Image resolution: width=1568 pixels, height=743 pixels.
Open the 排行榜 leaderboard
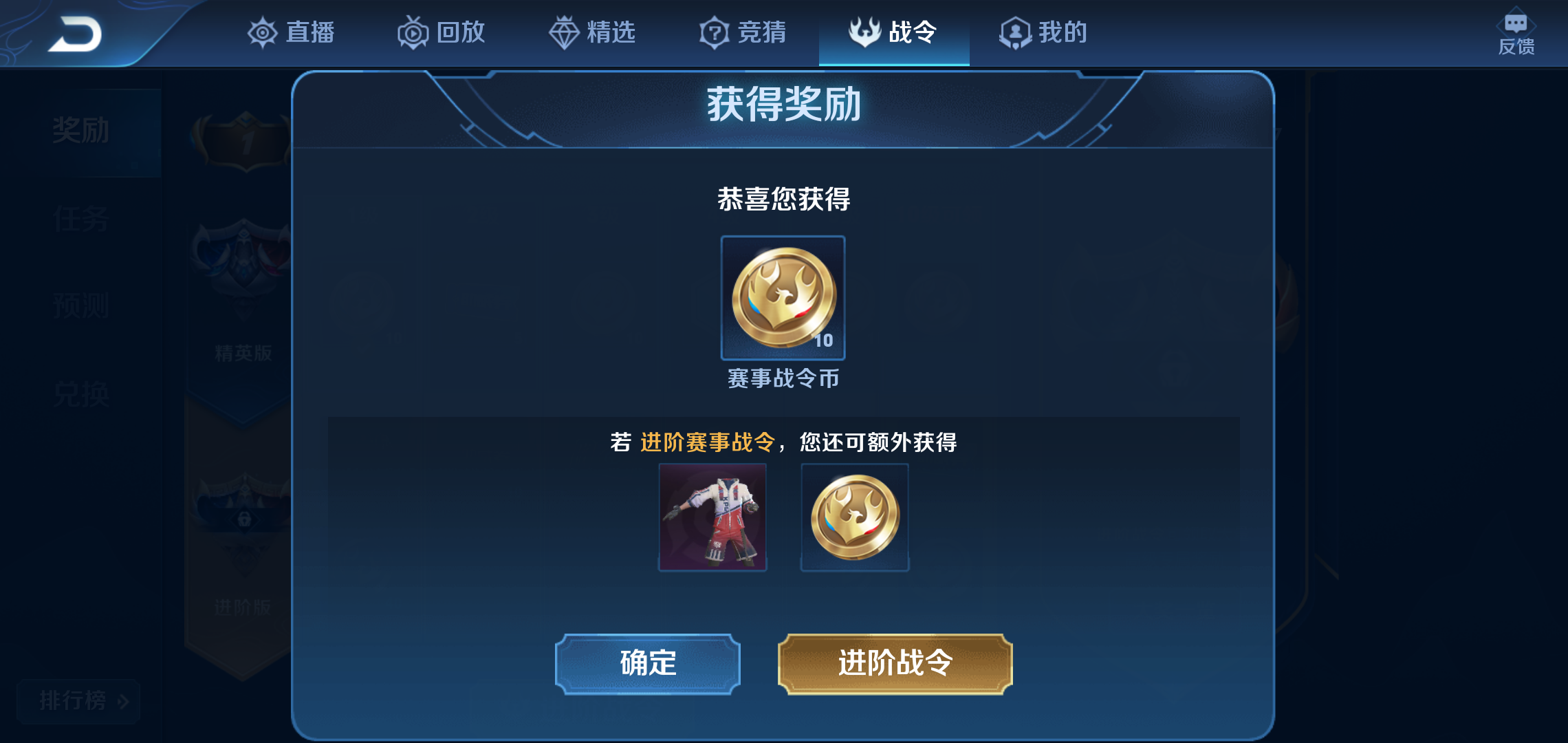coord(78,702)
